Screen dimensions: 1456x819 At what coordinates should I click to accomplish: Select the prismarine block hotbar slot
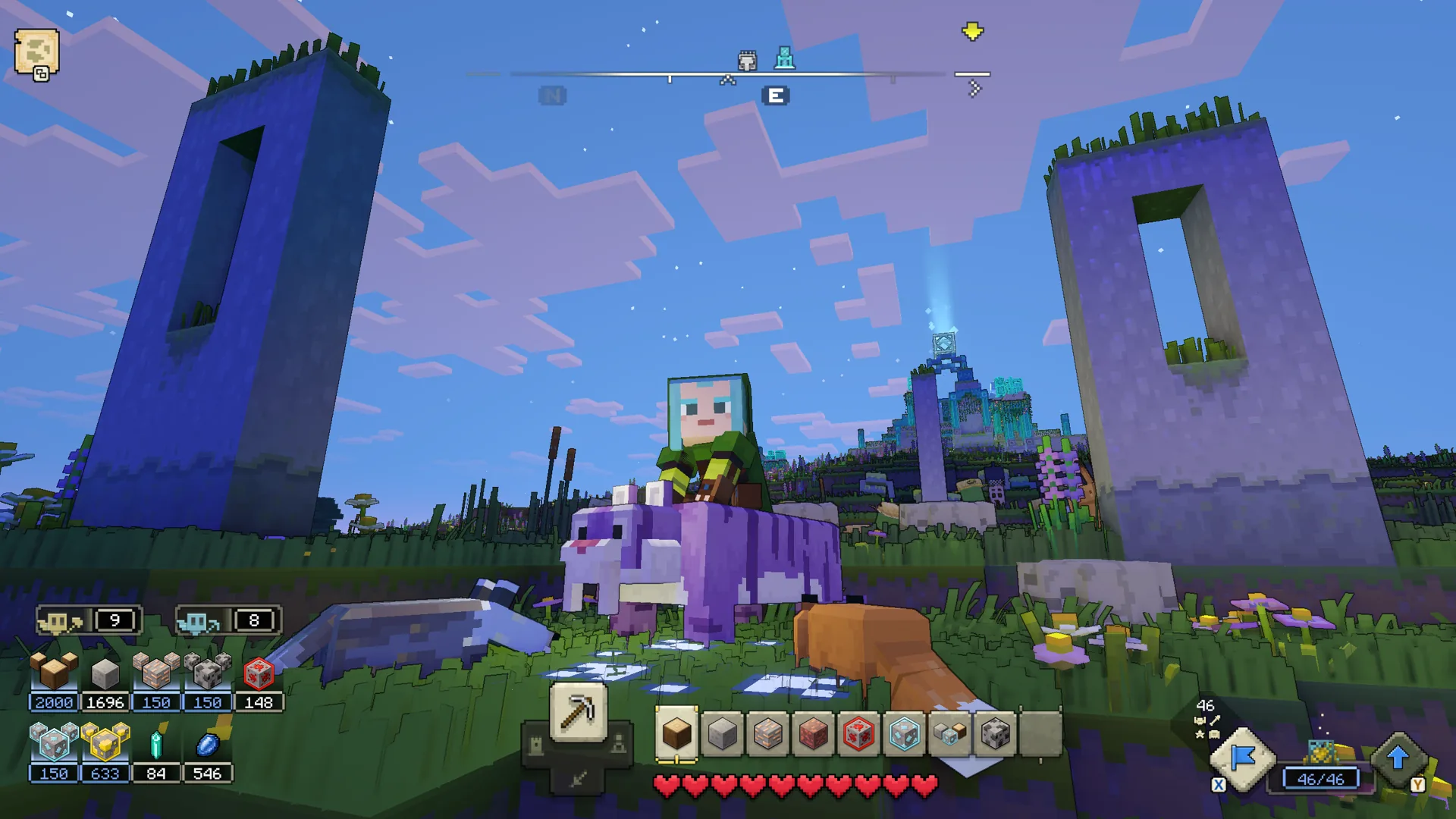pos(905,733)
